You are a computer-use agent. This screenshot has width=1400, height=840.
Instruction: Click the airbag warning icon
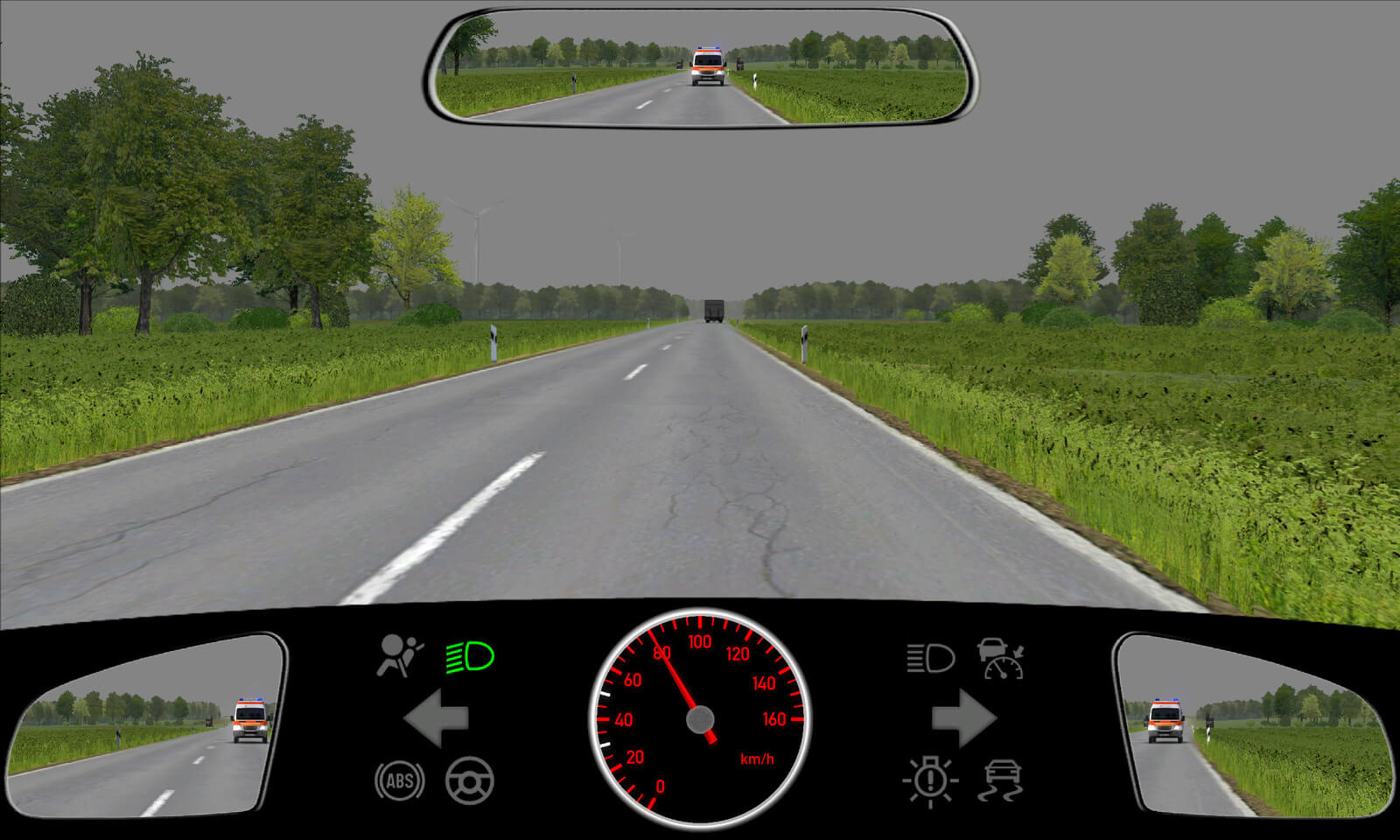coord(399,656)
